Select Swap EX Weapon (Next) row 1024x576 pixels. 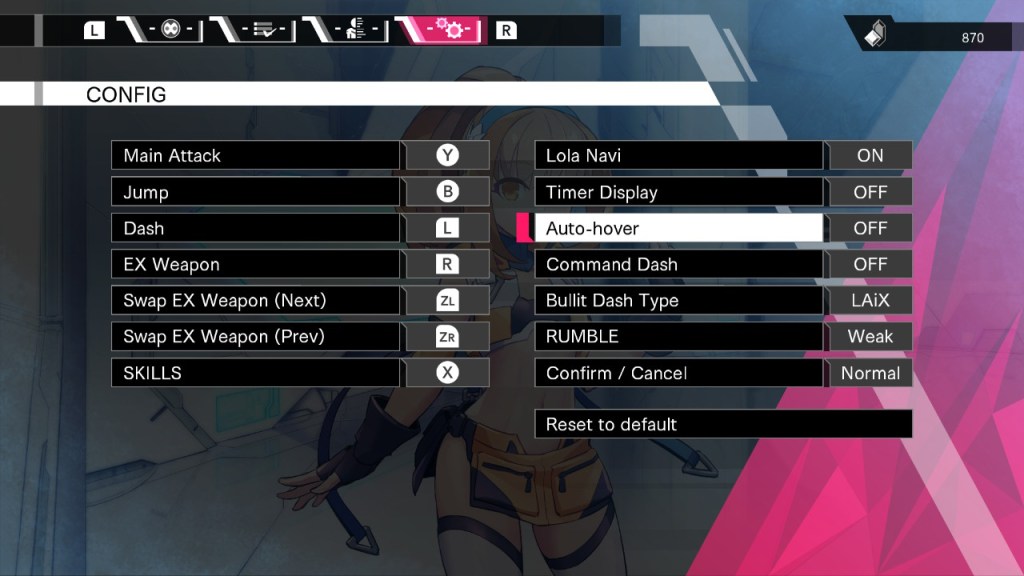pyautogui.click(x=256, y=301)
